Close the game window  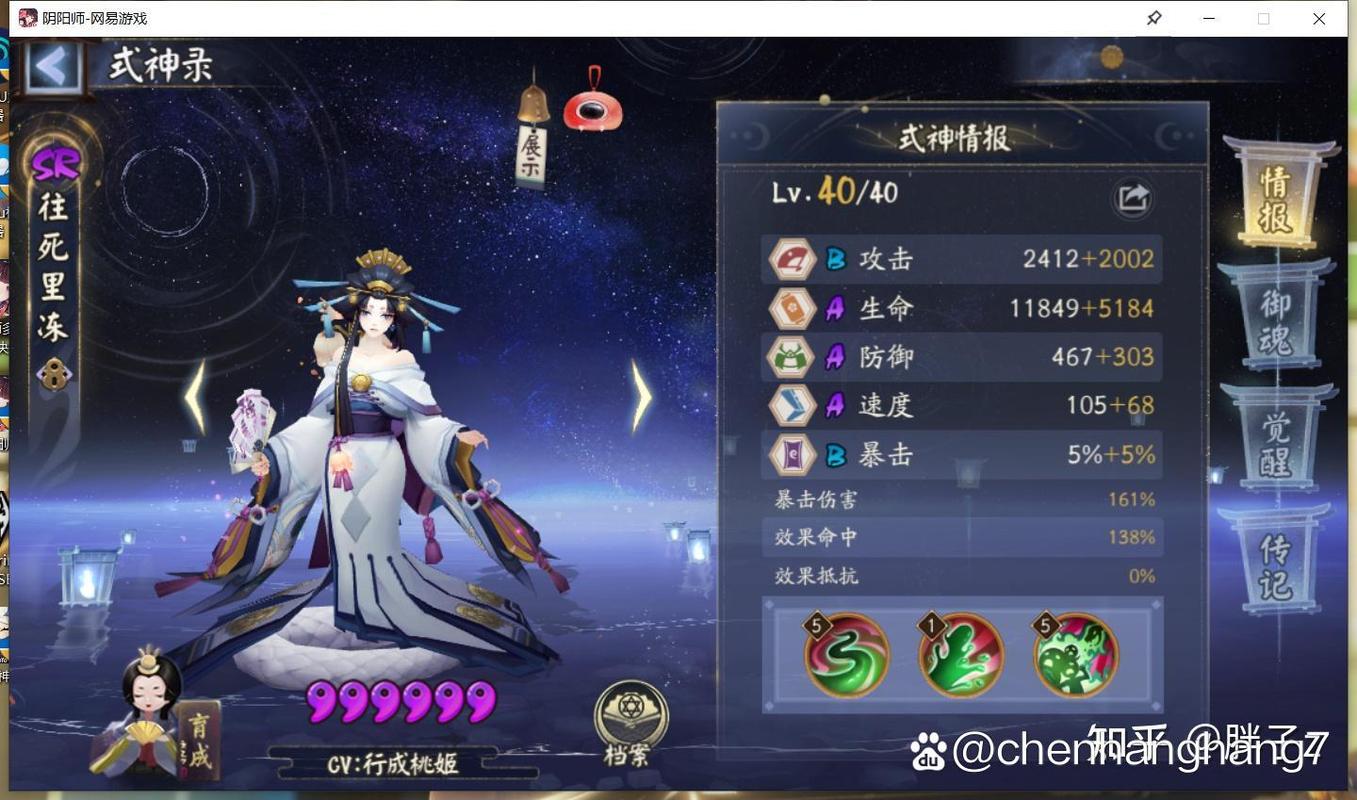1319,18
